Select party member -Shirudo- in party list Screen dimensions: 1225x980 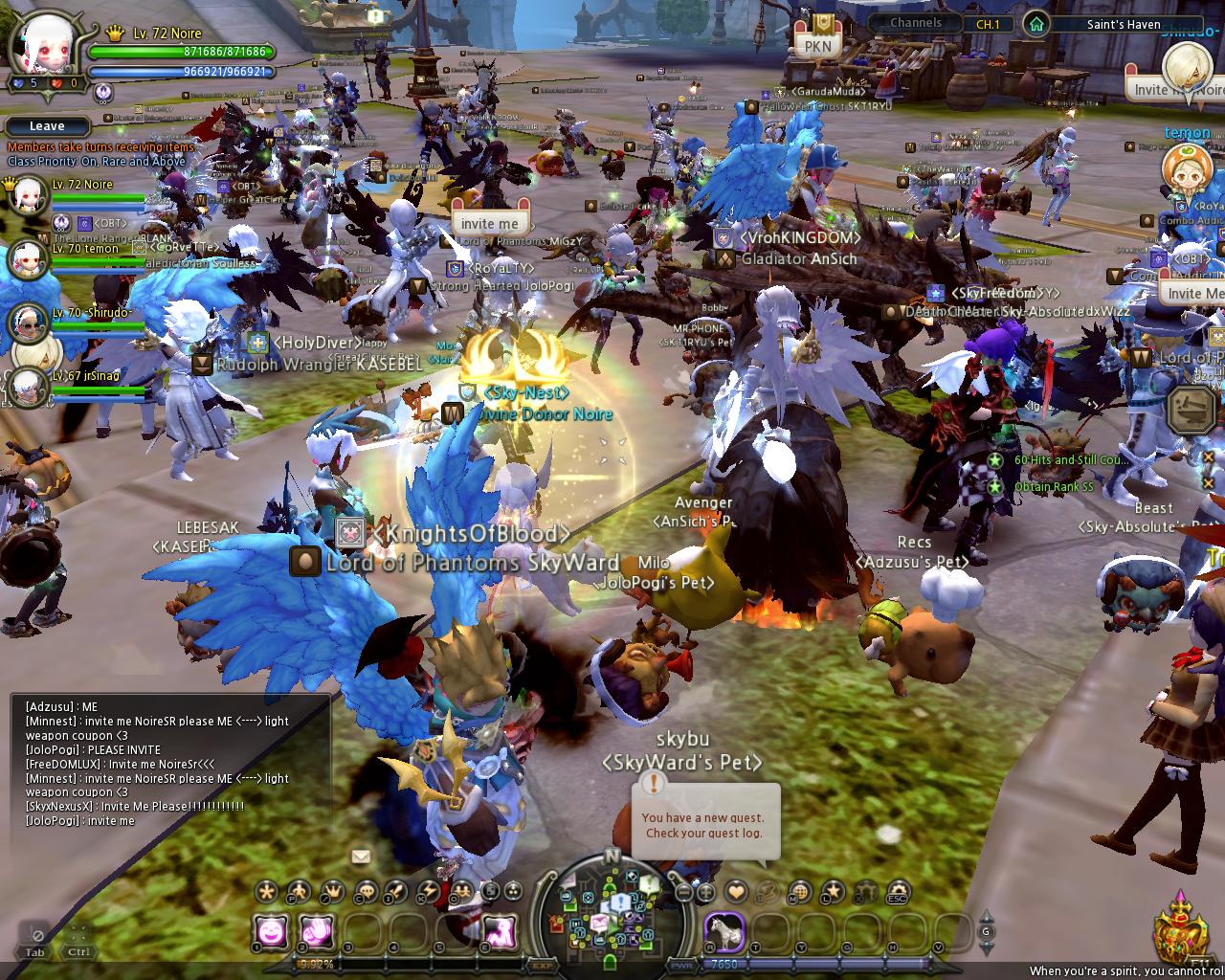click(28, 323)
